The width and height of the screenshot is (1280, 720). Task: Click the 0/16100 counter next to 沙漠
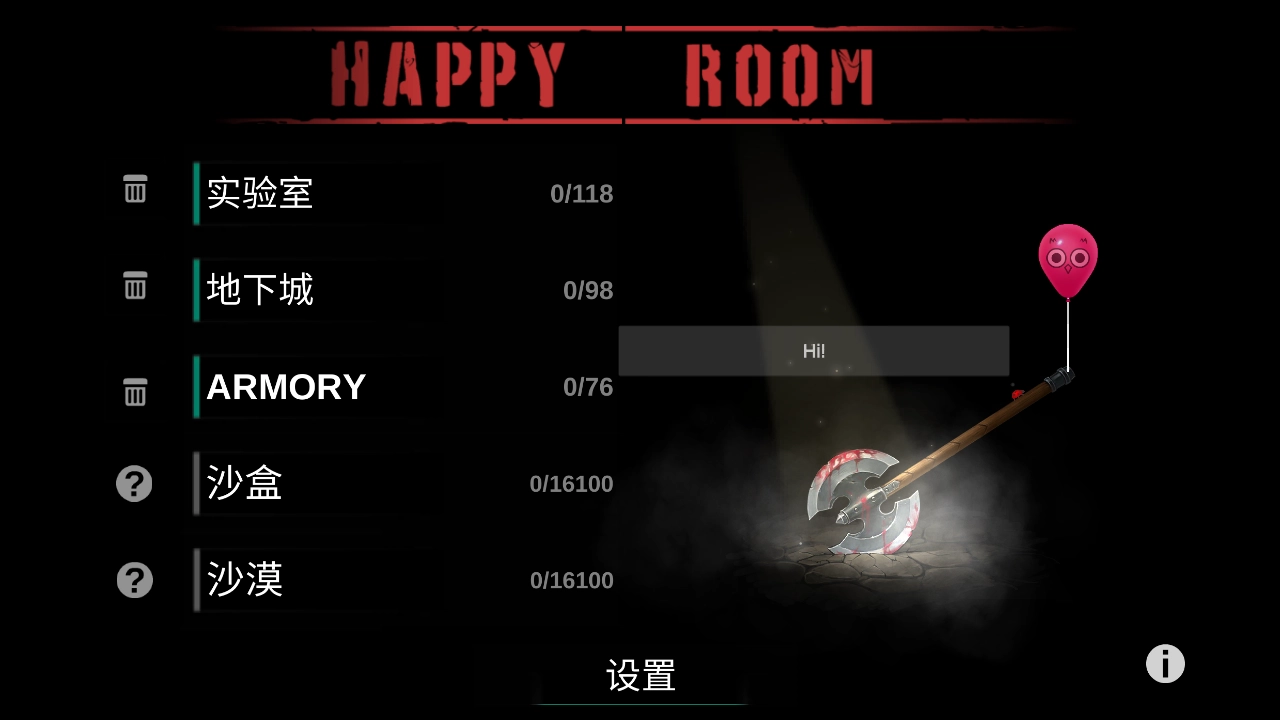coord(571,580)
